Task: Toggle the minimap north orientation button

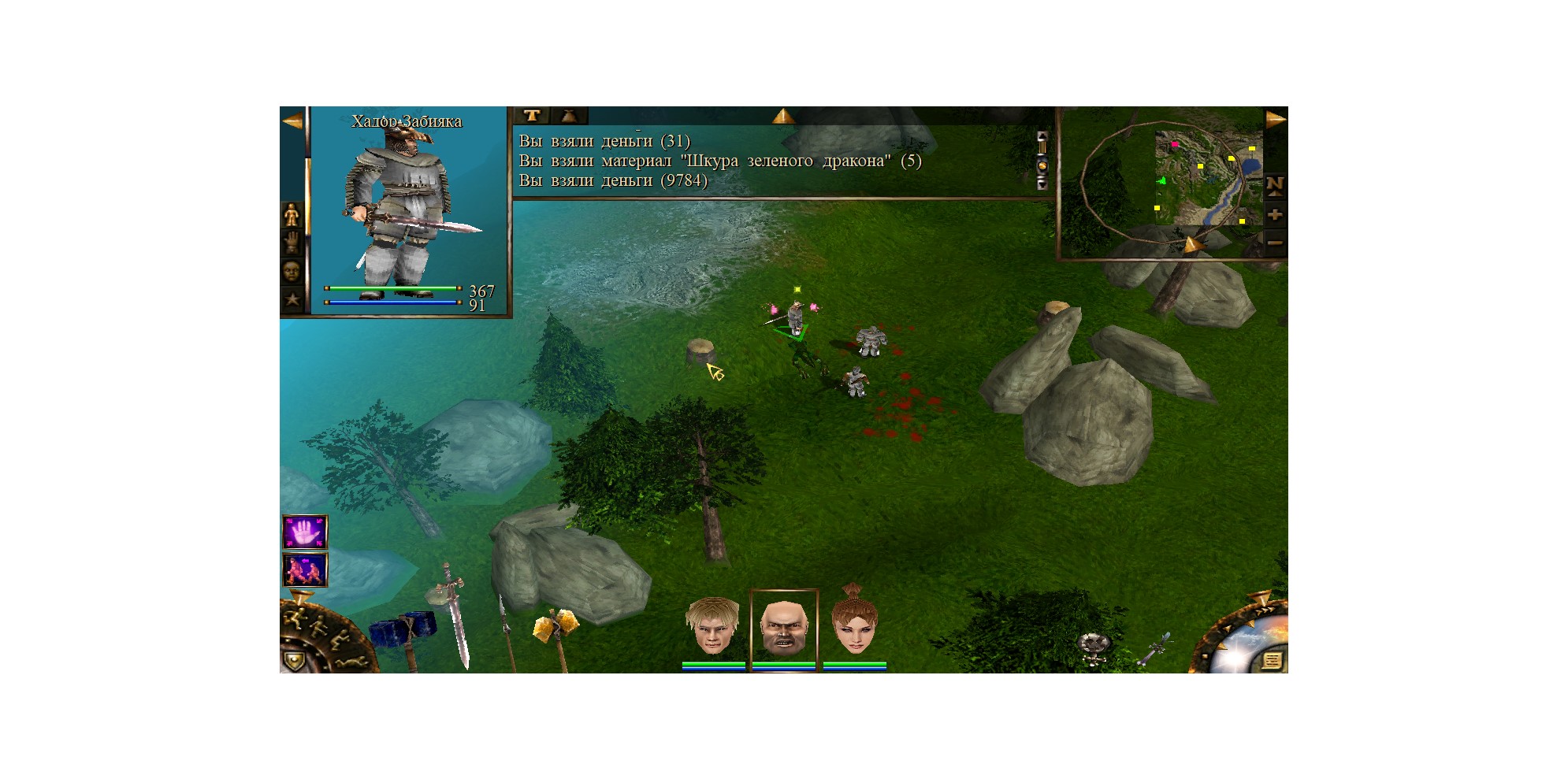Action: (x=1274, y=186)
